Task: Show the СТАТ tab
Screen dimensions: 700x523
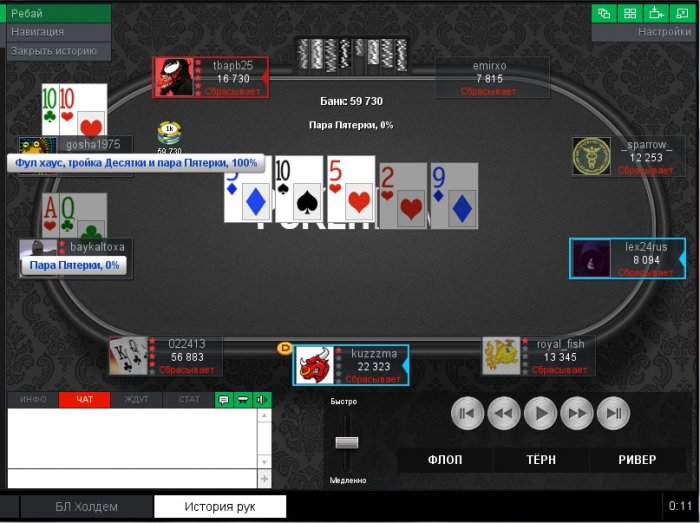Action: [x=188, y=400]
